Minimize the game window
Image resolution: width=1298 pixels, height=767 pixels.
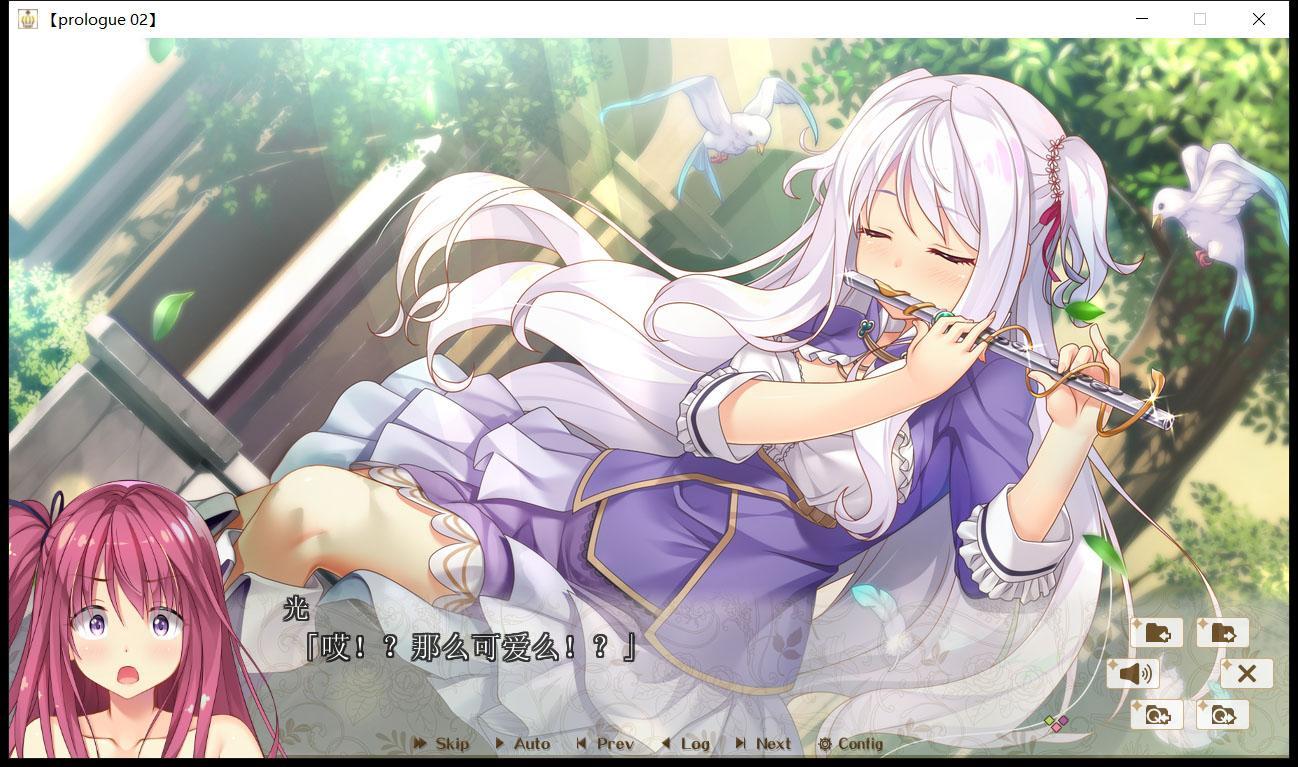pyautogui.click(x=1140, y=18)
